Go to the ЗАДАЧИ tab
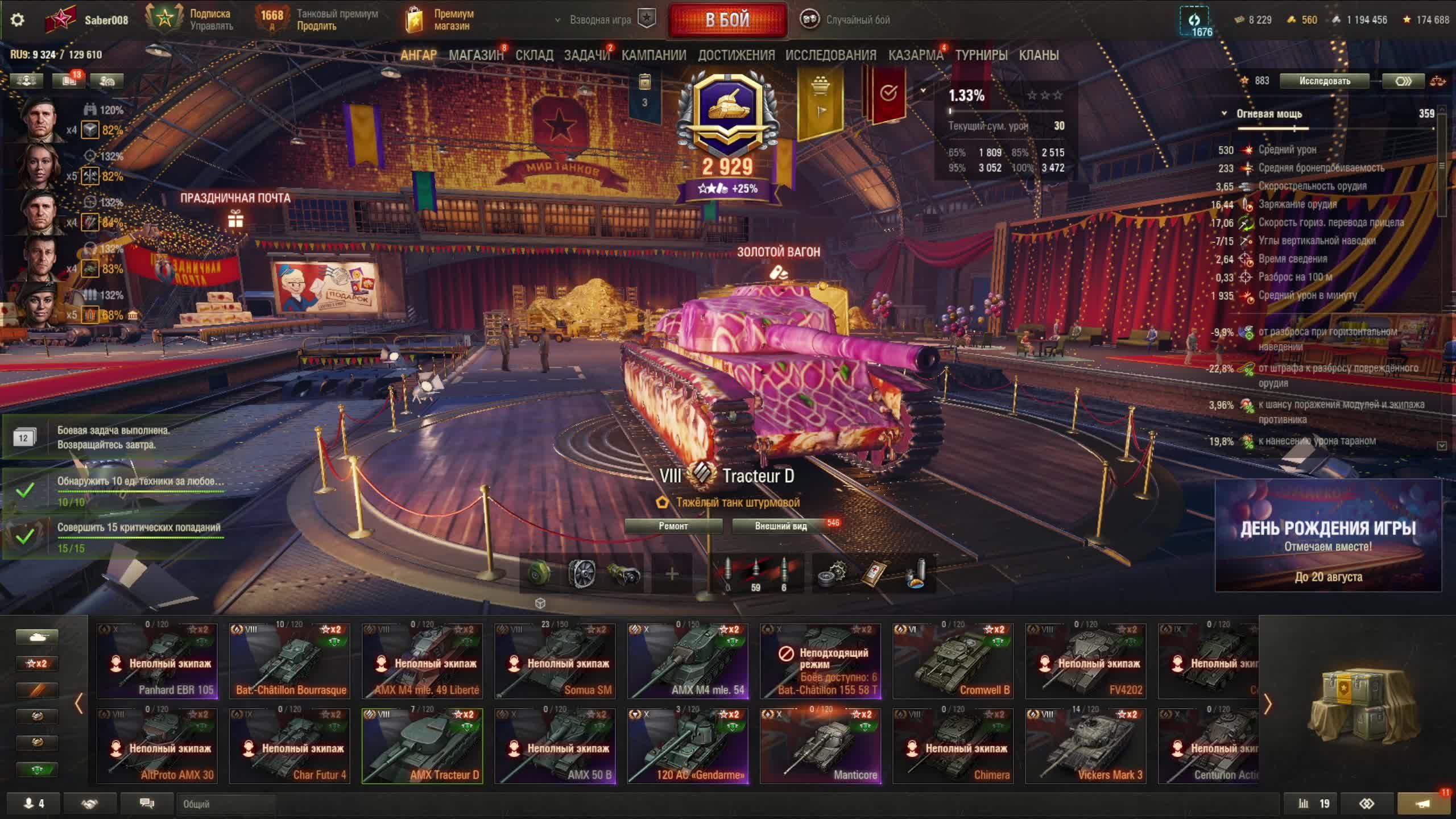The width and height of the screenshot is (1456, 819). click(586, 55)
